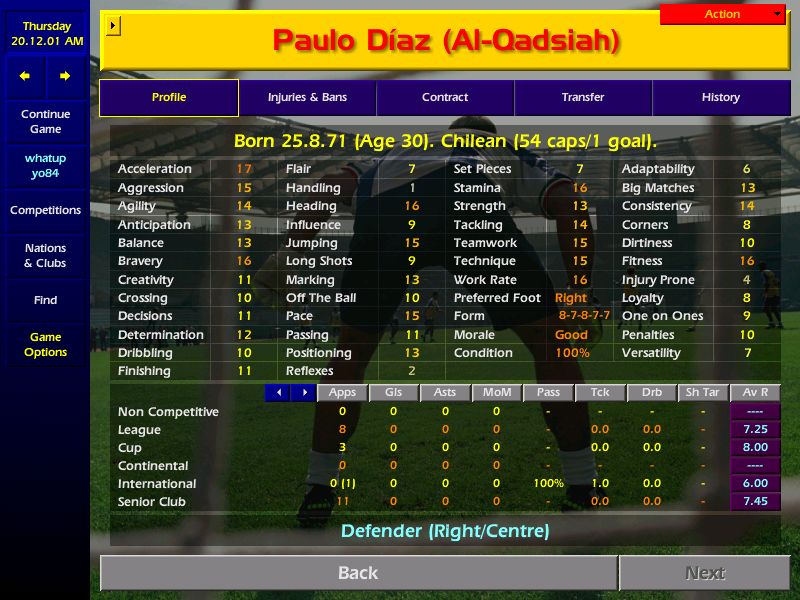Open Nations & Clubs
This screenshot has width=800, height=600.
tap(45, 256)
